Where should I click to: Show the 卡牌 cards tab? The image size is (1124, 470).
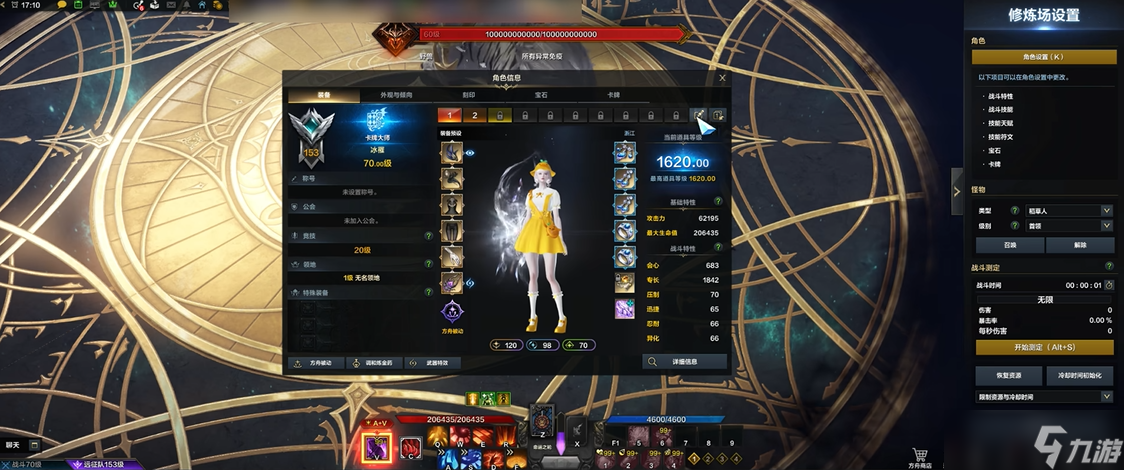(x=613, y=95)
